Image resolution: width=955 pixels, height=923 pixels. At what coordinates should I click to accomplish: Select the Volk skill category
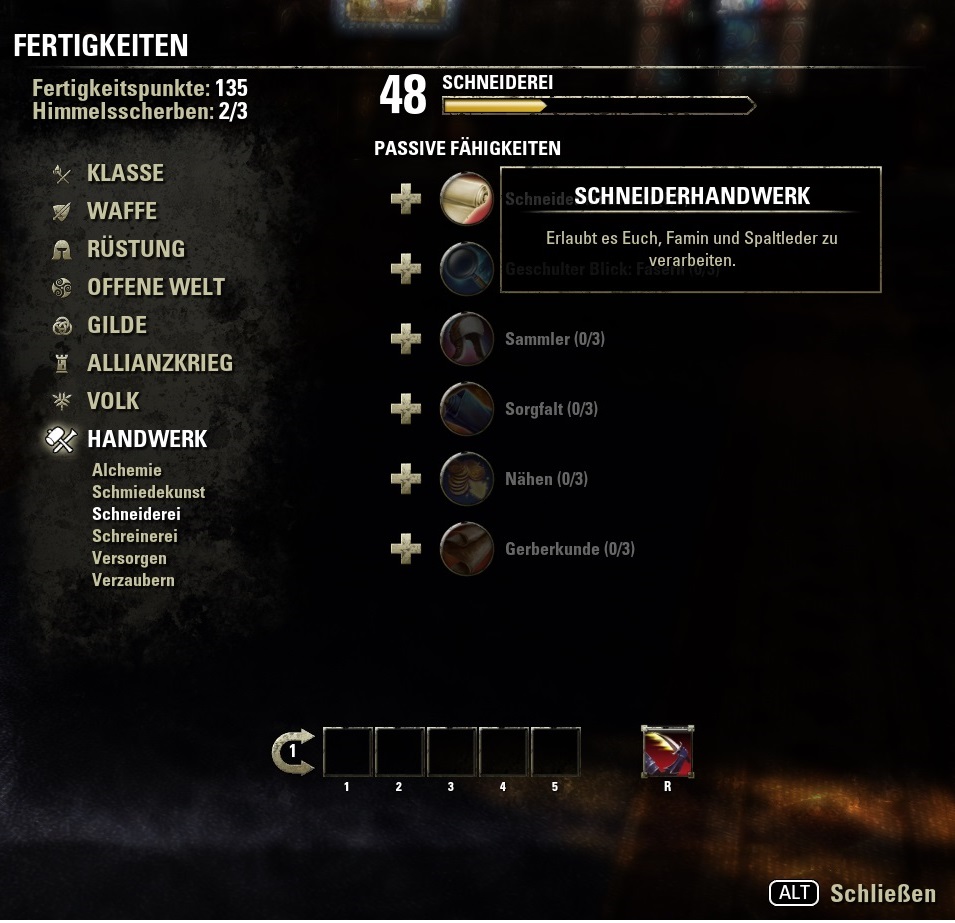pos(113,401)
